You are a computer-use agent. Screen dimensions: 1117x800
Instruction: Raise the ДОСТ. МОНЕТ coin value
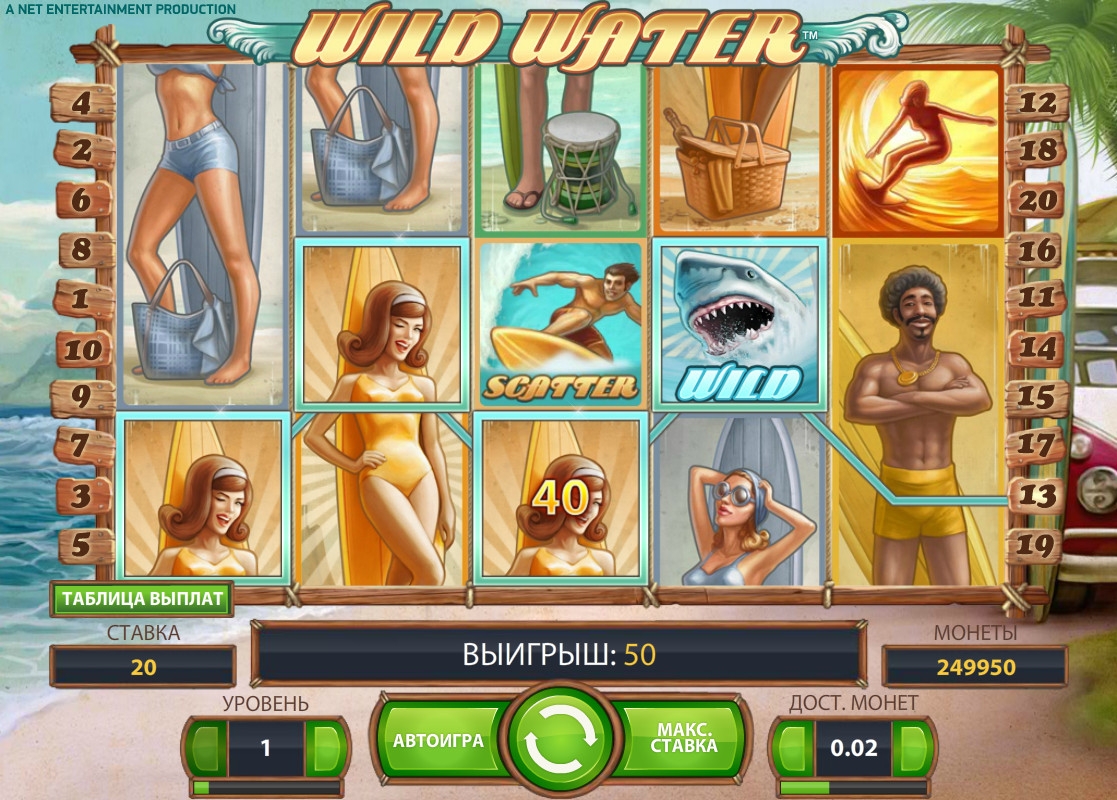tap(912, 746)
